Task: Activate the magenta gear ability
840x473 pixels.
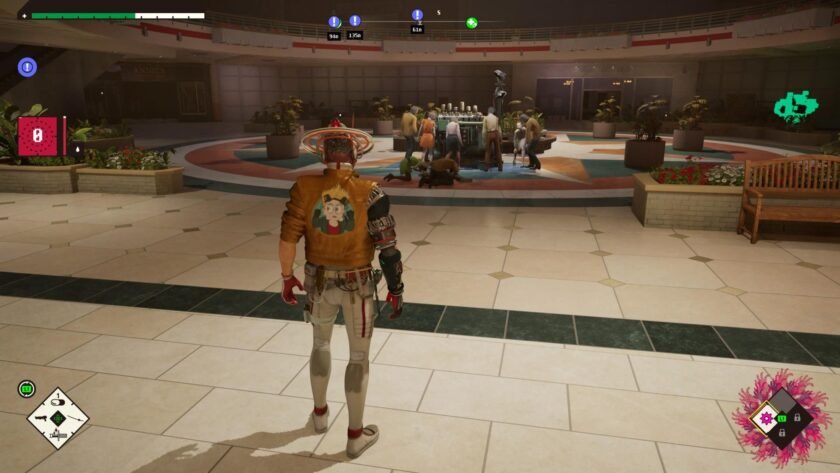Action: point(768,419)
